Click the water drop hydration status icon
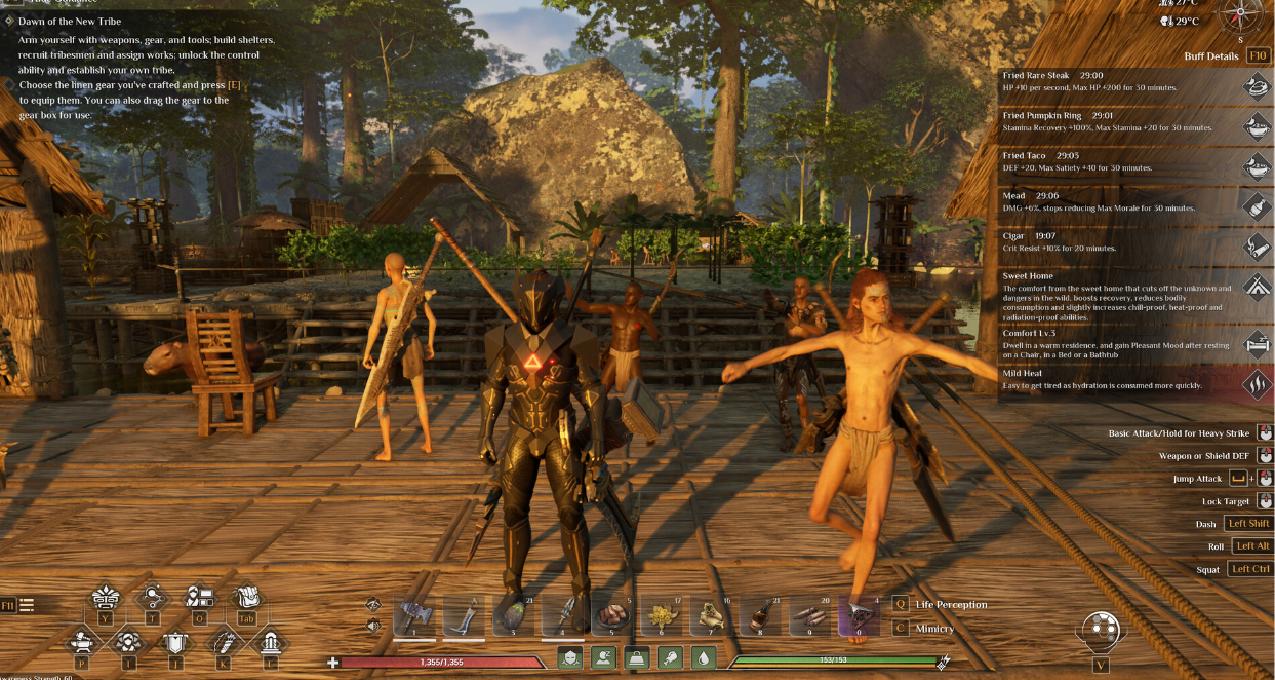 (x=703, y=658)
